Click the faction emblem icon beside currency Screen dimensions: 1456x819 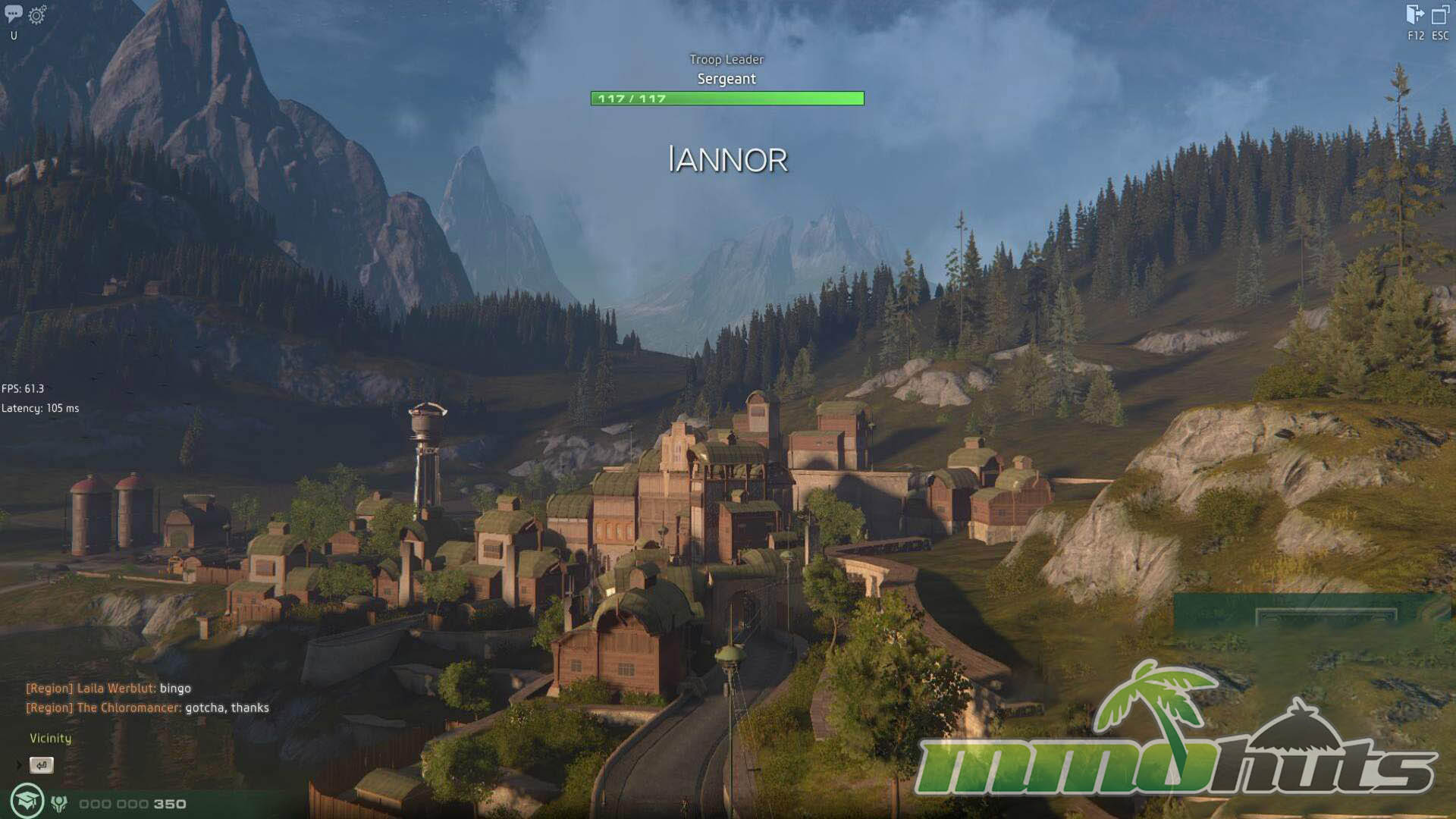tap(59, 804)
